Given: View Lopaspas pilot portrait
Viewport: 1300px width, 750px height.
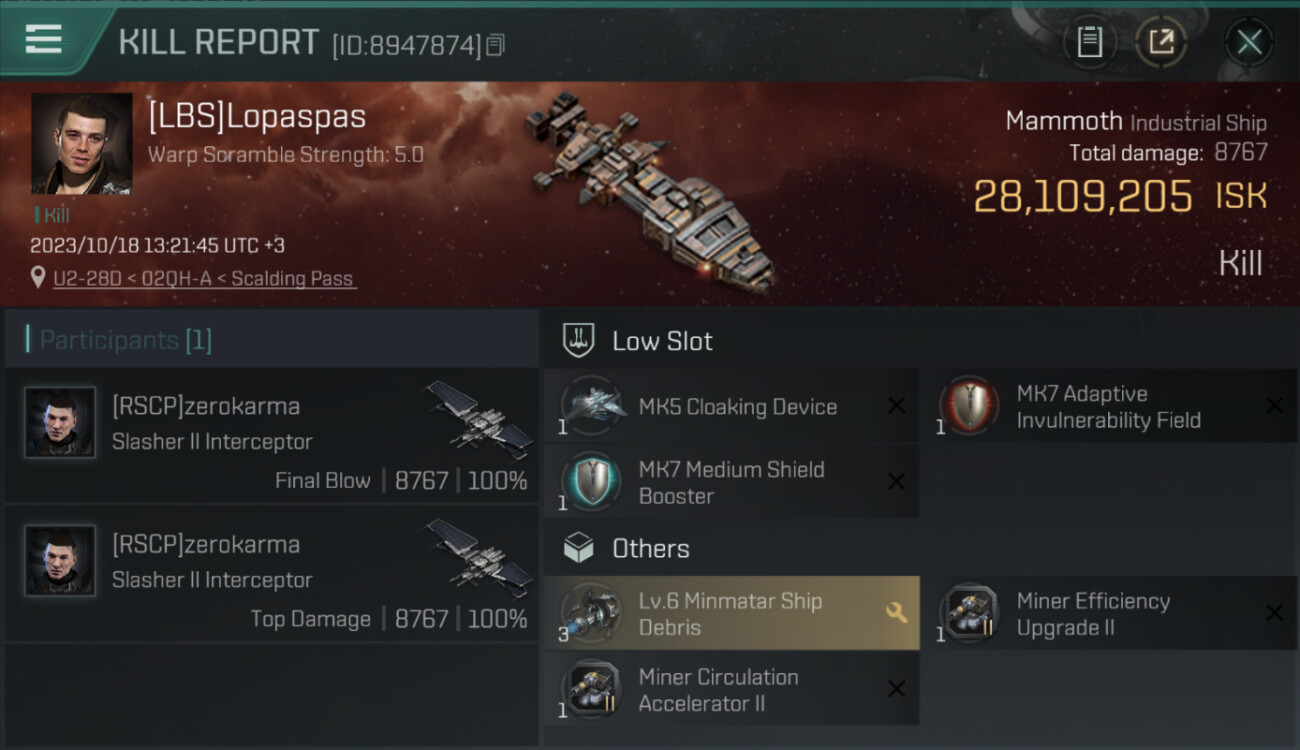Looking at the screenshot, I should [x=82, y=143].
